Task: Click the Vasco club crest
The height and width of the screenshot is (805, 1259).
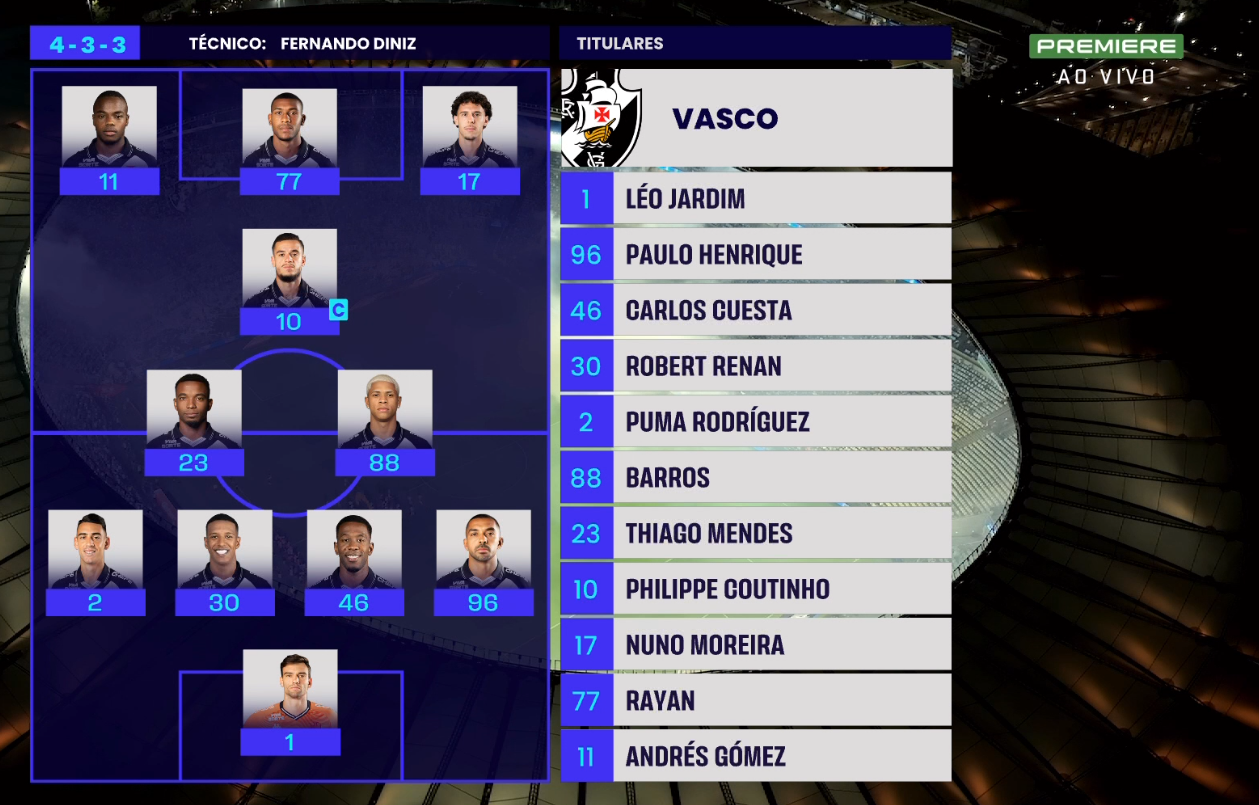Action: [x=601, y=117]
